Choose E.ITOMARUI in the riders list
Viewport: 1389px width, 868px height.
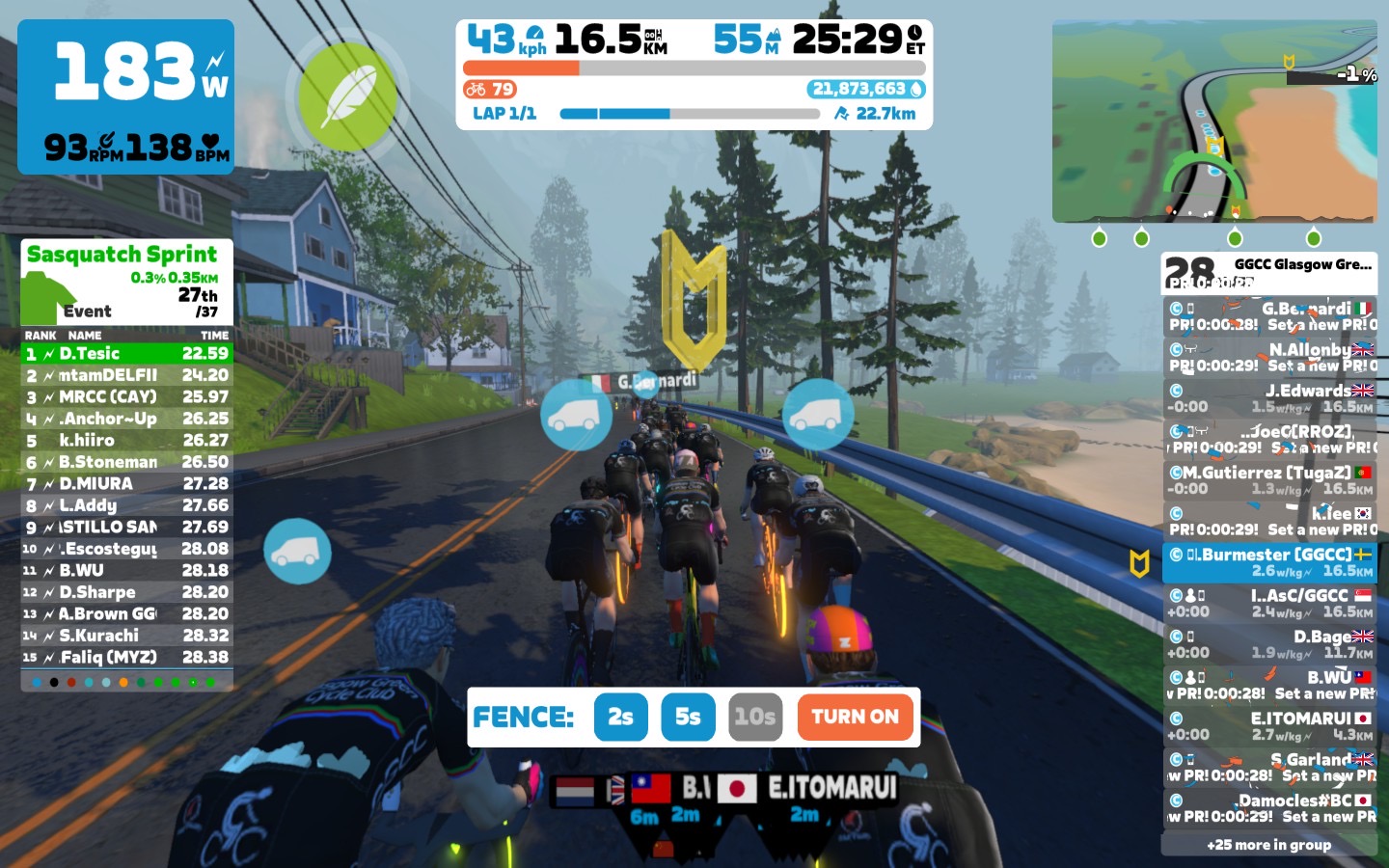1269,726
